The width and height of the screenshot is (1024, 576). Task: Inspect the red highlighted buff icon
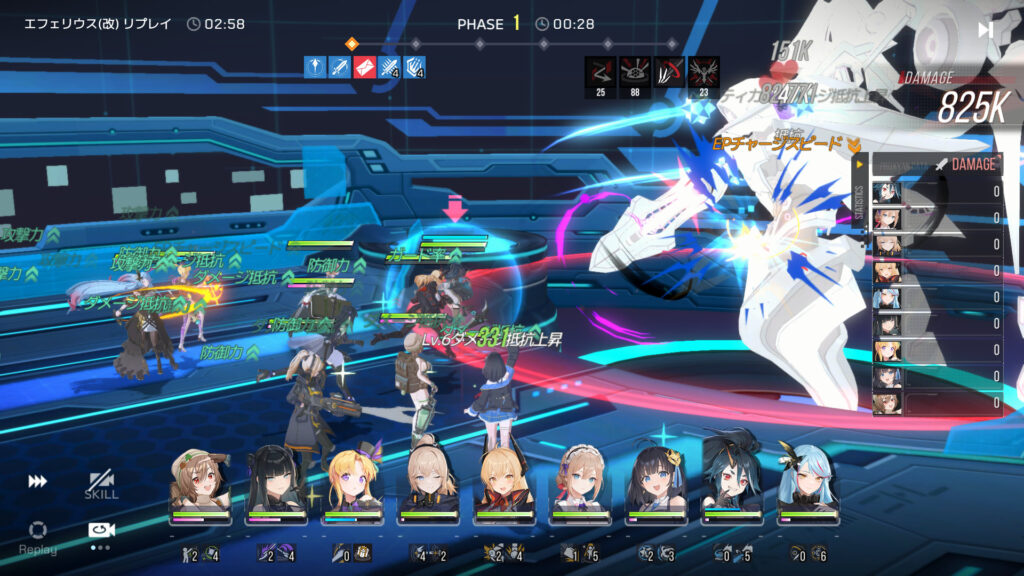(x=365, y=67)
